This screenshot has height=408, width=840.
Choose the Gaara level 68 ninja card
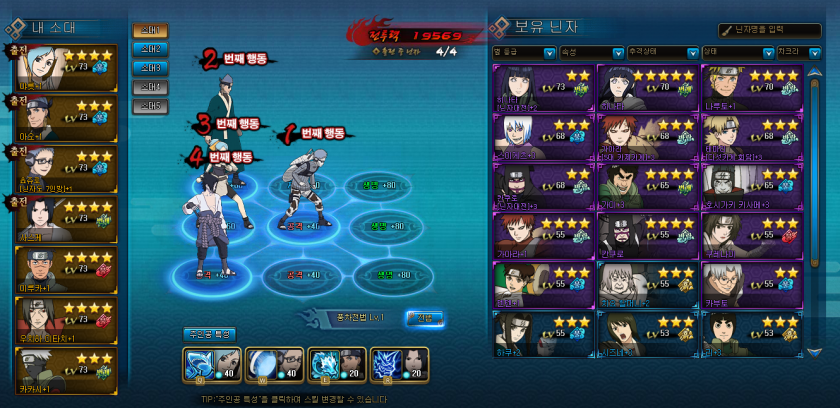point(646,135)
